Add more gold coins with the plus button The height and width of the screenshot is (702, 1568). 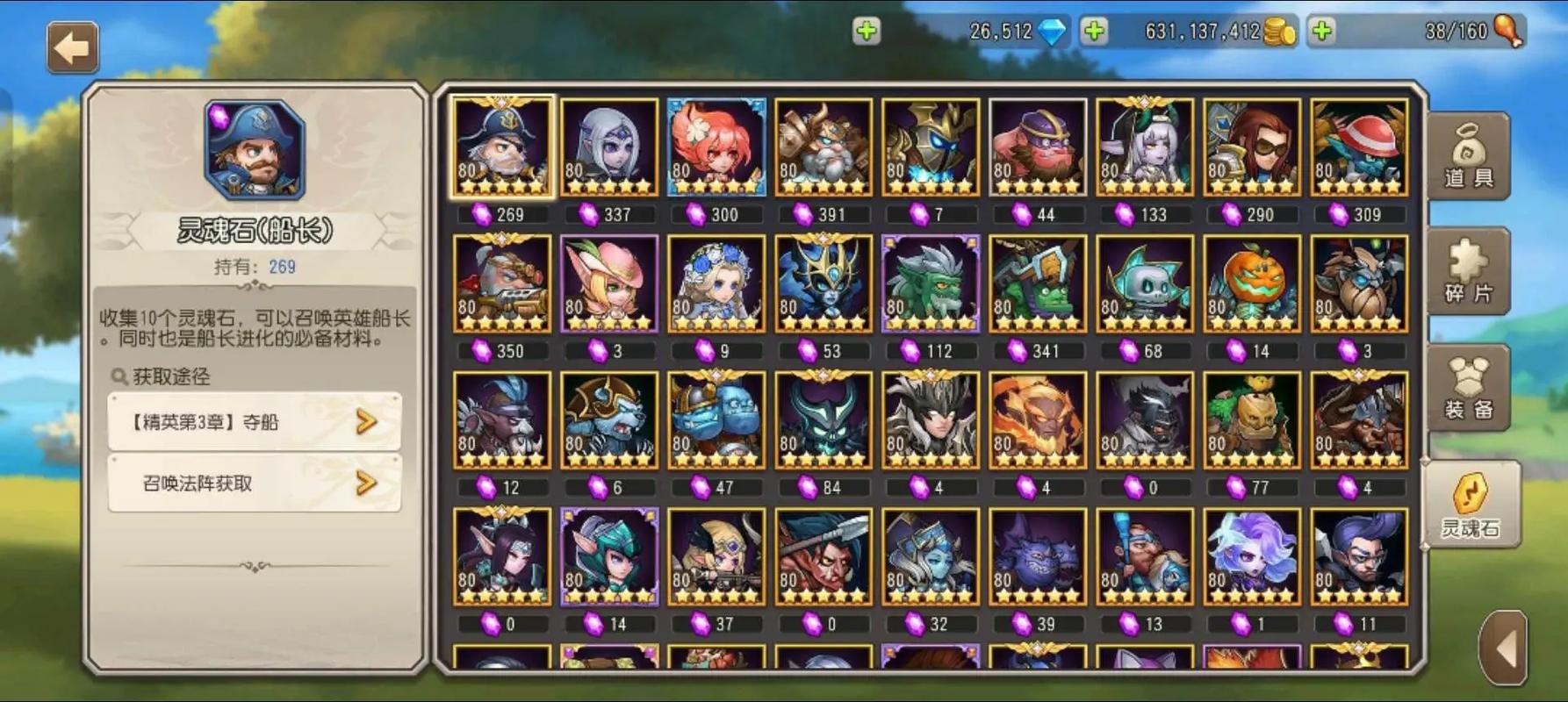click(x=1094, y=32)
